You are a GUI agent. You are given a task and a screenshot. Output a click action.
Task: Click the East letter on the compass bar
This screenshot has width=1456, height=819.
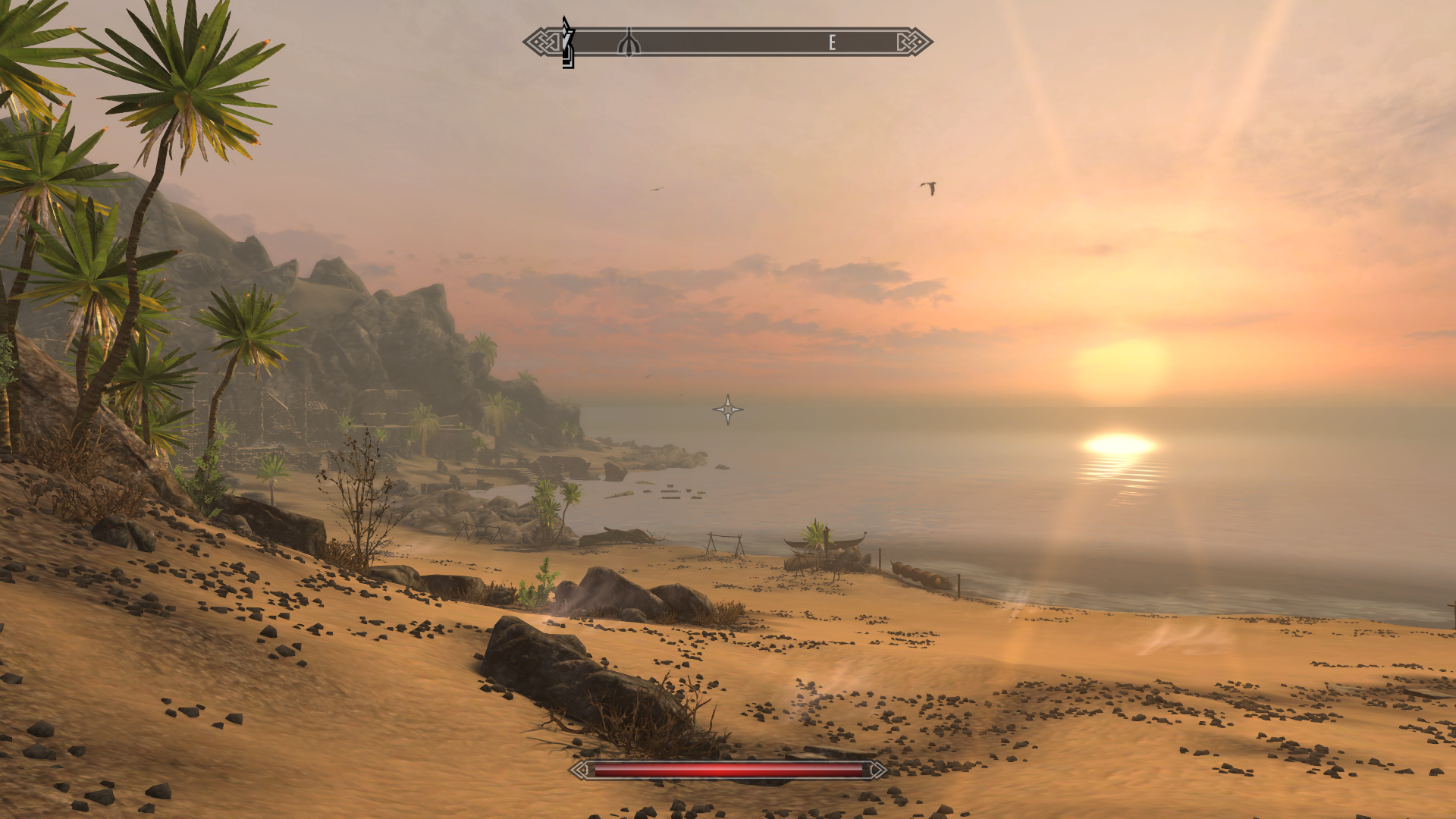pyautogui.click(x=832, y=42)
